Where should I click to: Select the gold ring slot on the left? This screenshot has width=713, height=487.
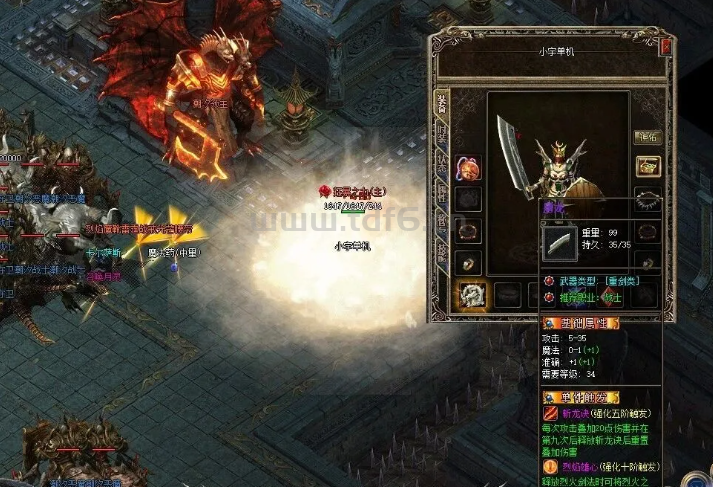(x=467, y=262)
